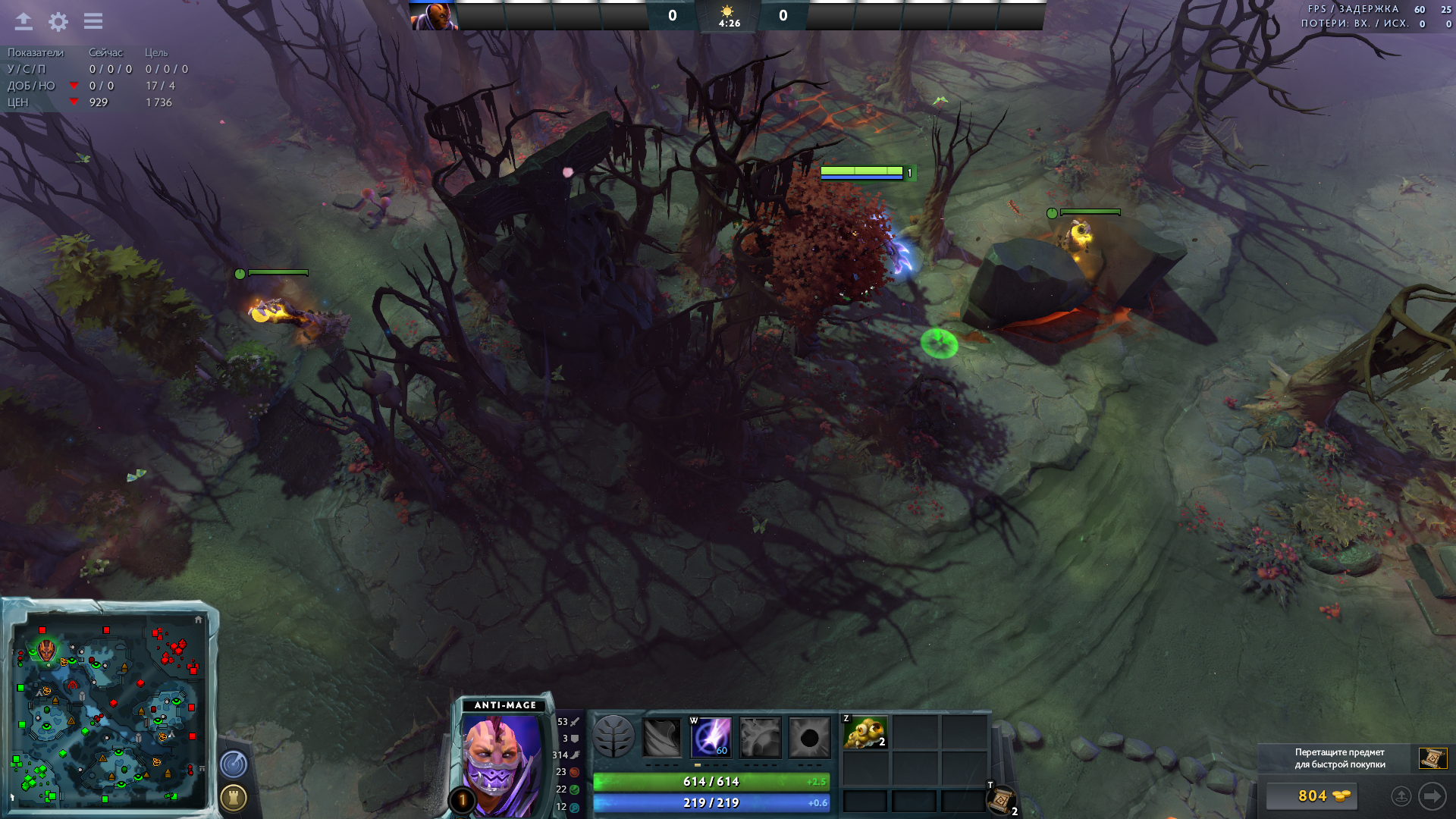Screen dimensions: 1456x819
Task: Activate the Glyph of Fortification button
Action: (x=234, y=797)
